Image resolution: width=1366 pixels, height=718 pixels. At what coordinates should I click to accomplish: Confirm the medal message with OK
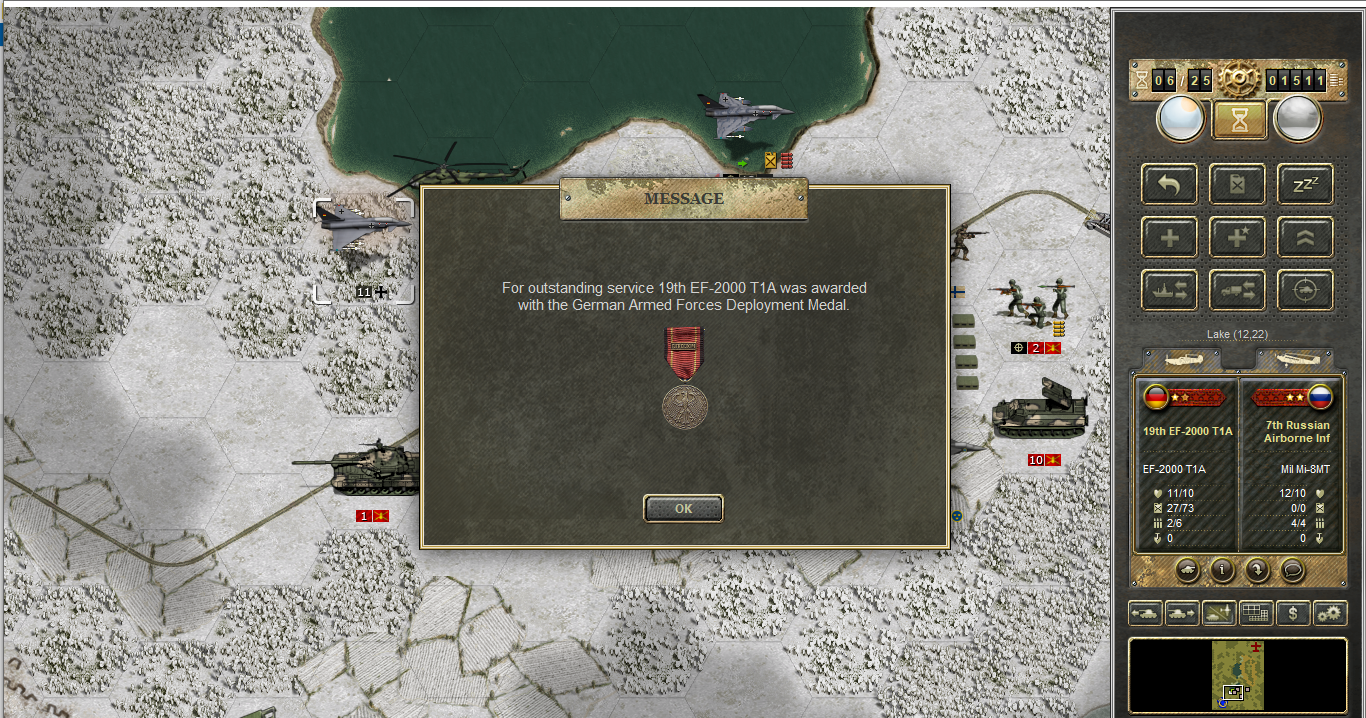[683, 508]
